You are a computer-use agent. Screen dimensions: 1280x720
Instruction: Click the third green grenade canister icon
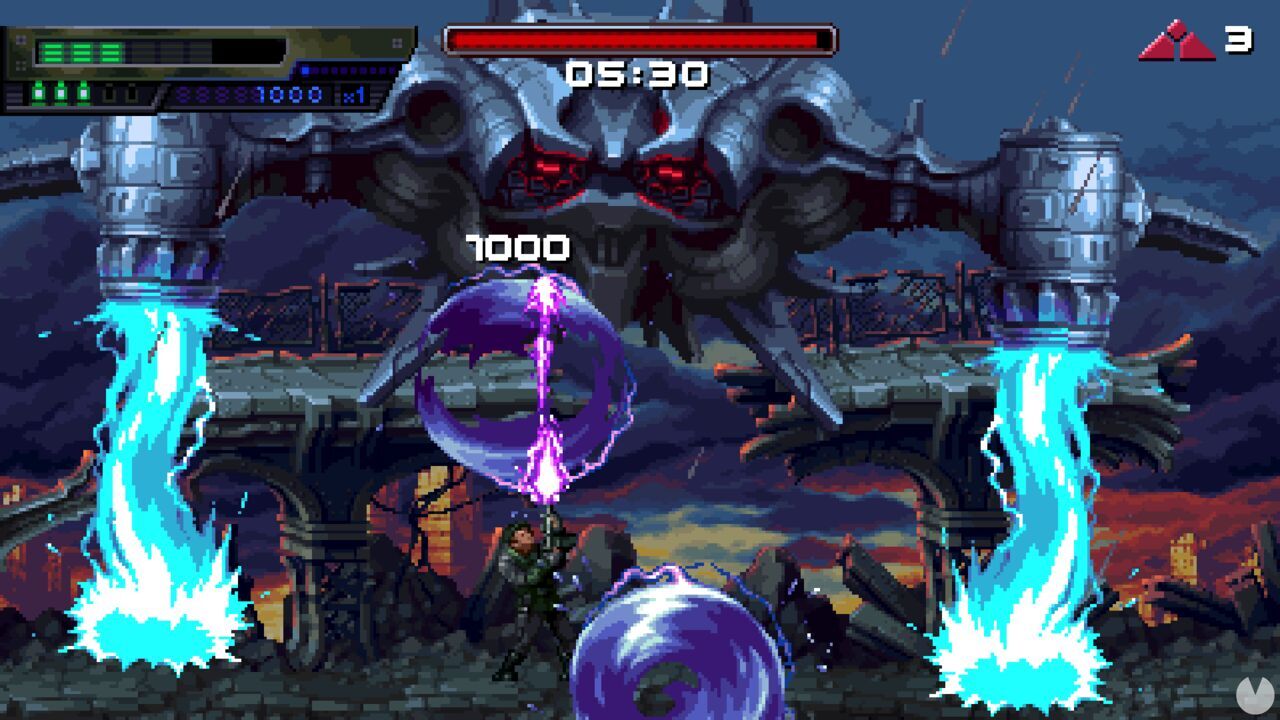click(82, 94)
